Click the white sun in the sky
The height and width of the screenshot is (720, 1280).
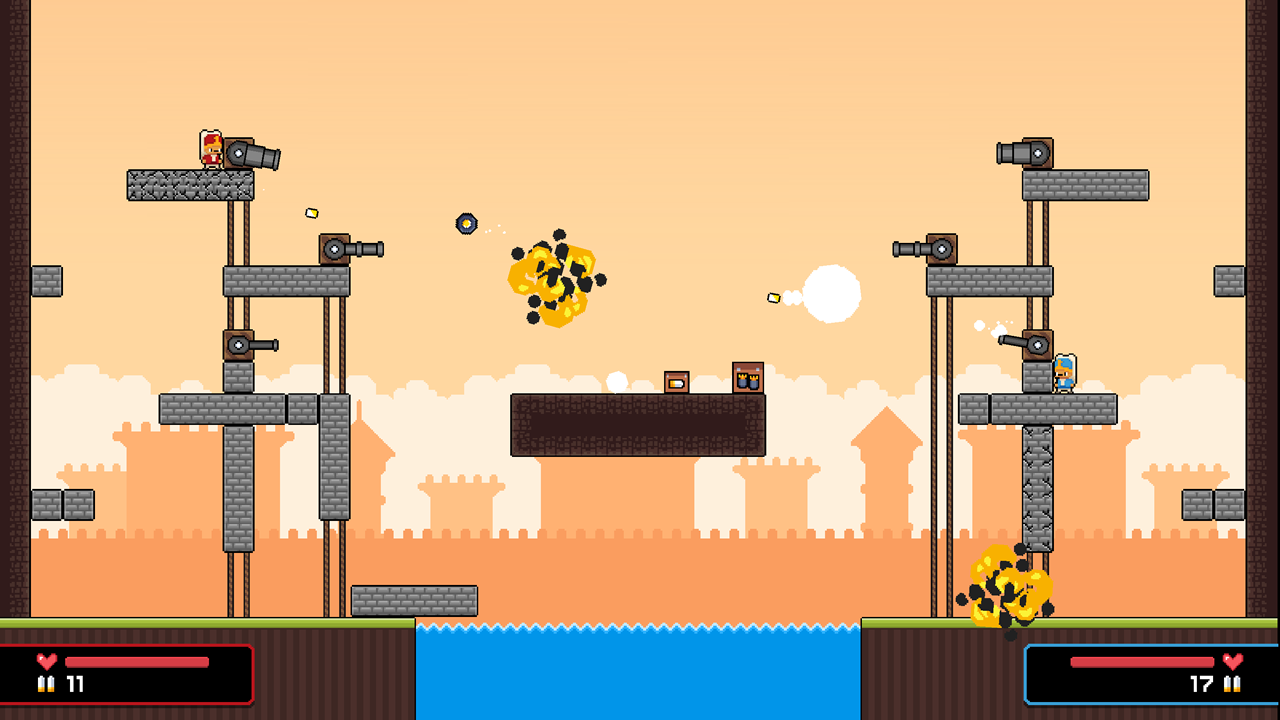pos(832,291)
